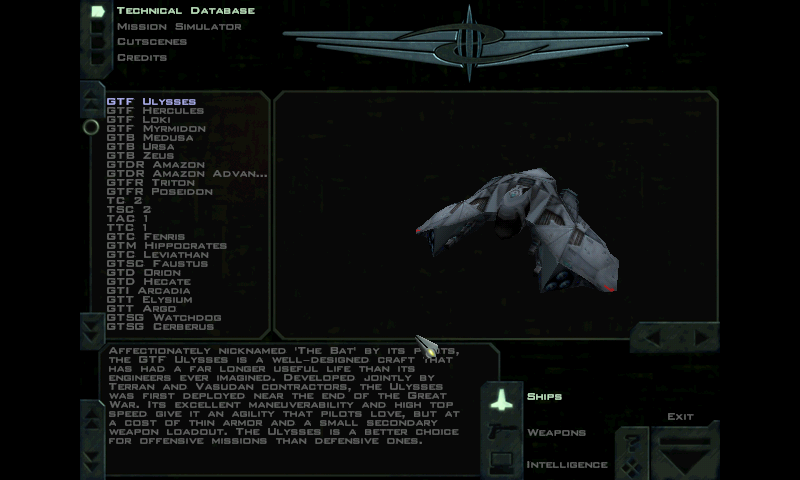
Task: Open the Cutscenes section
Action: [151, 42]
